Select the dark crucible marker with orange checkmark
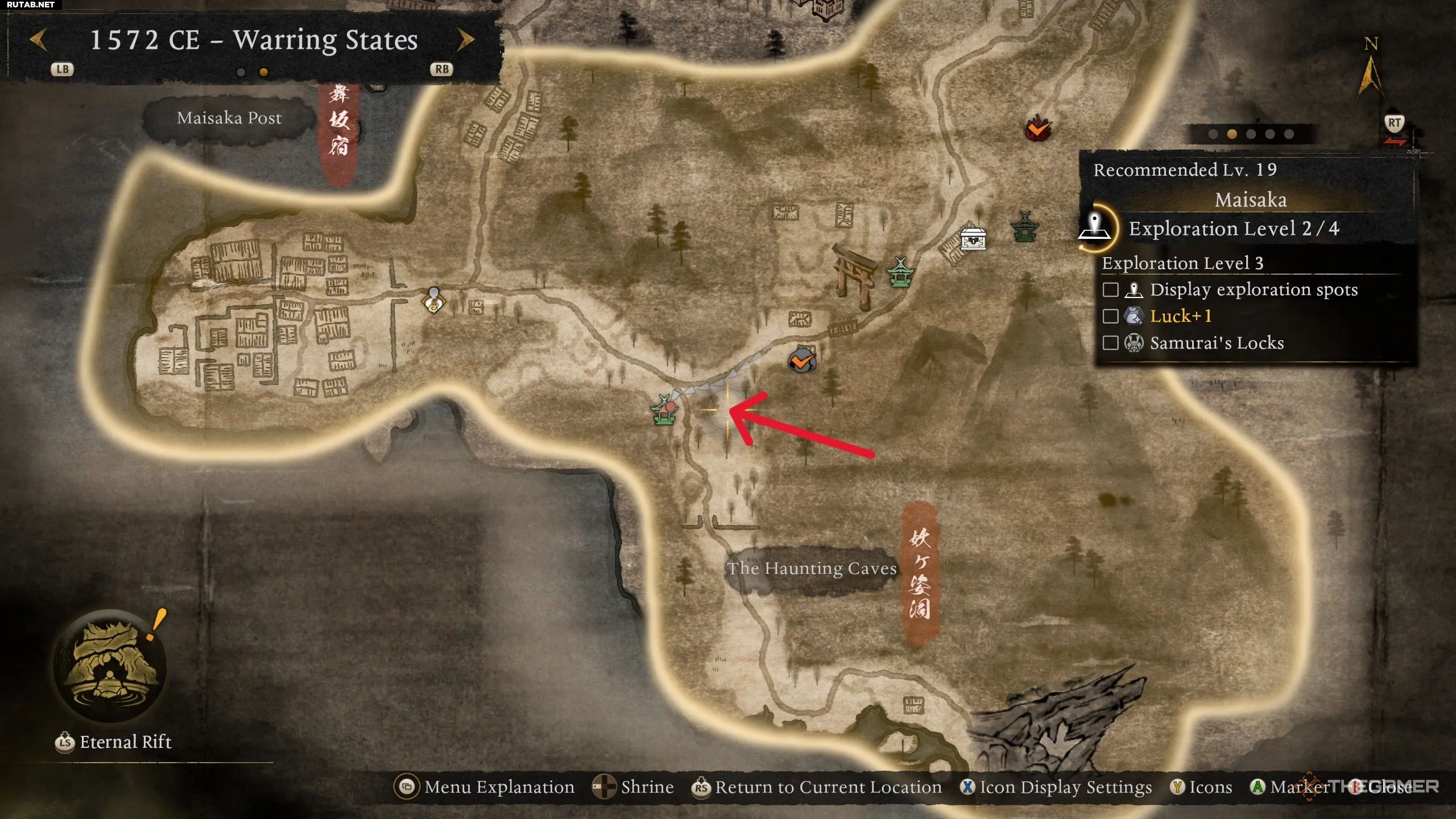Screen dimensions: 1456x819 (802, 361)
